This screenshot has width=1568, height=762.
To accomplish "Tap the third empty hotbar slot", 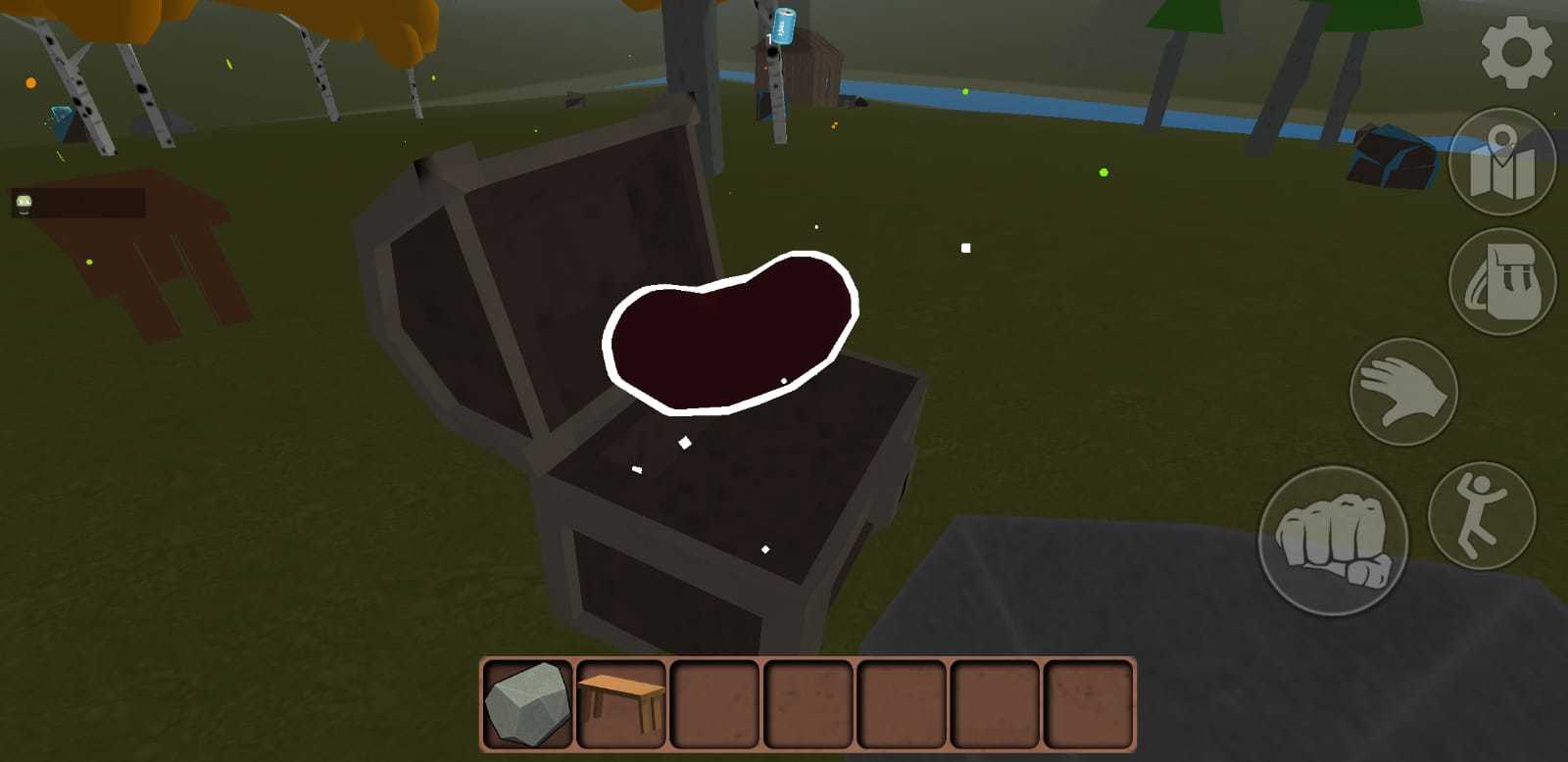I will (x=712, y=703).
